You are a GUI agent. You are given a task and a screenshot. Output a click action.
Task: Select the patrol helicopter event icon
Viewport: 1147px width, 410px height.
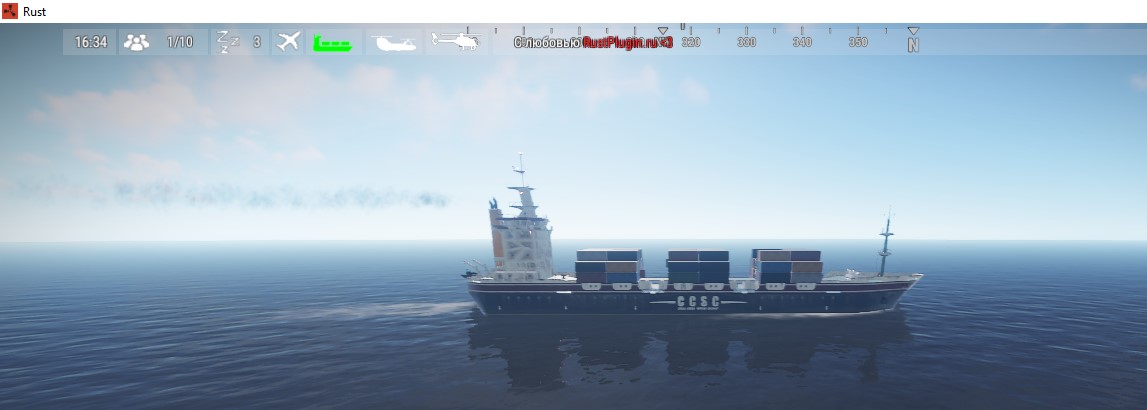[x=455, y=41]
